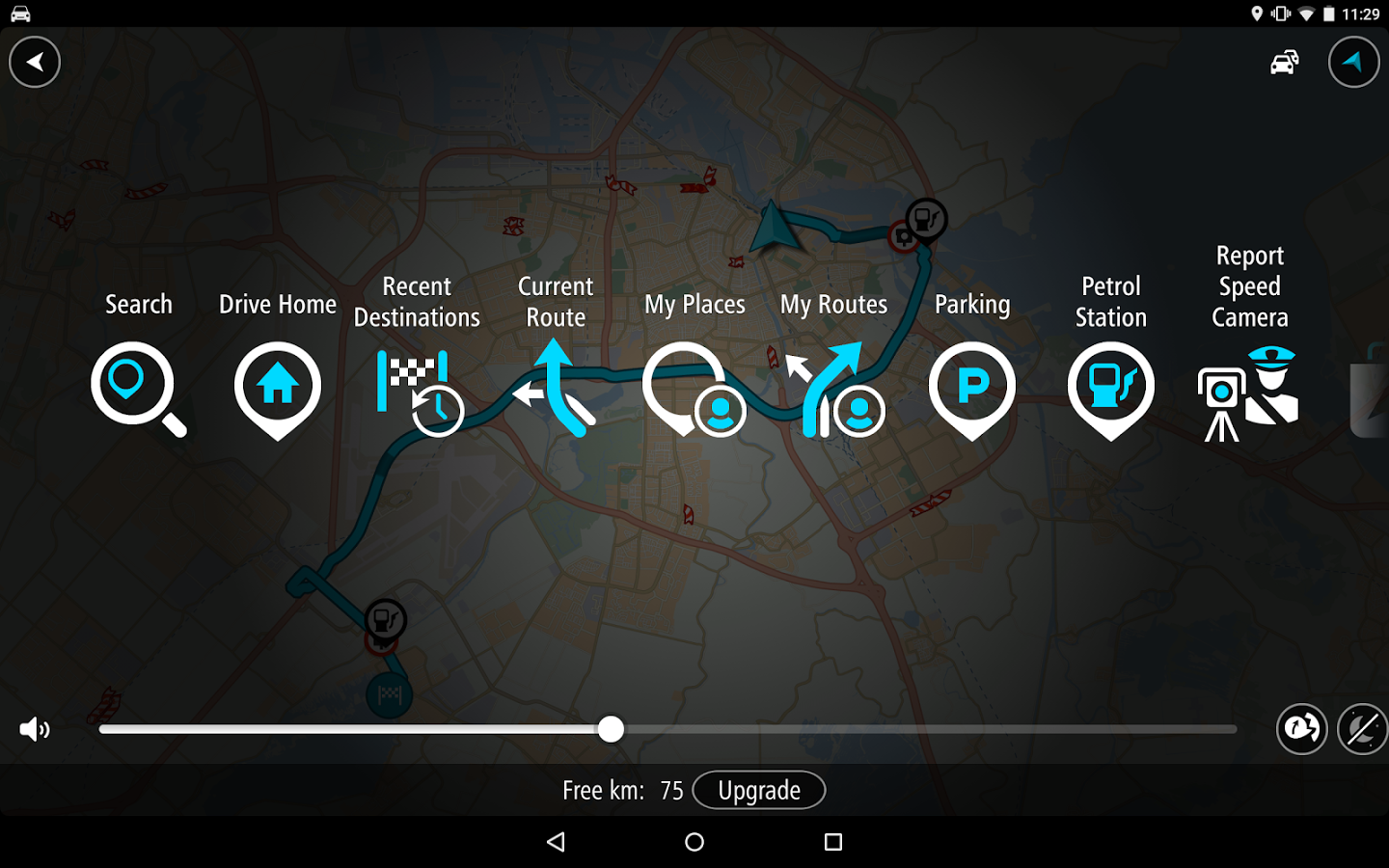The image size is (1389, 868).
Task: Open Android recent apps square
Action: [832, 841]
